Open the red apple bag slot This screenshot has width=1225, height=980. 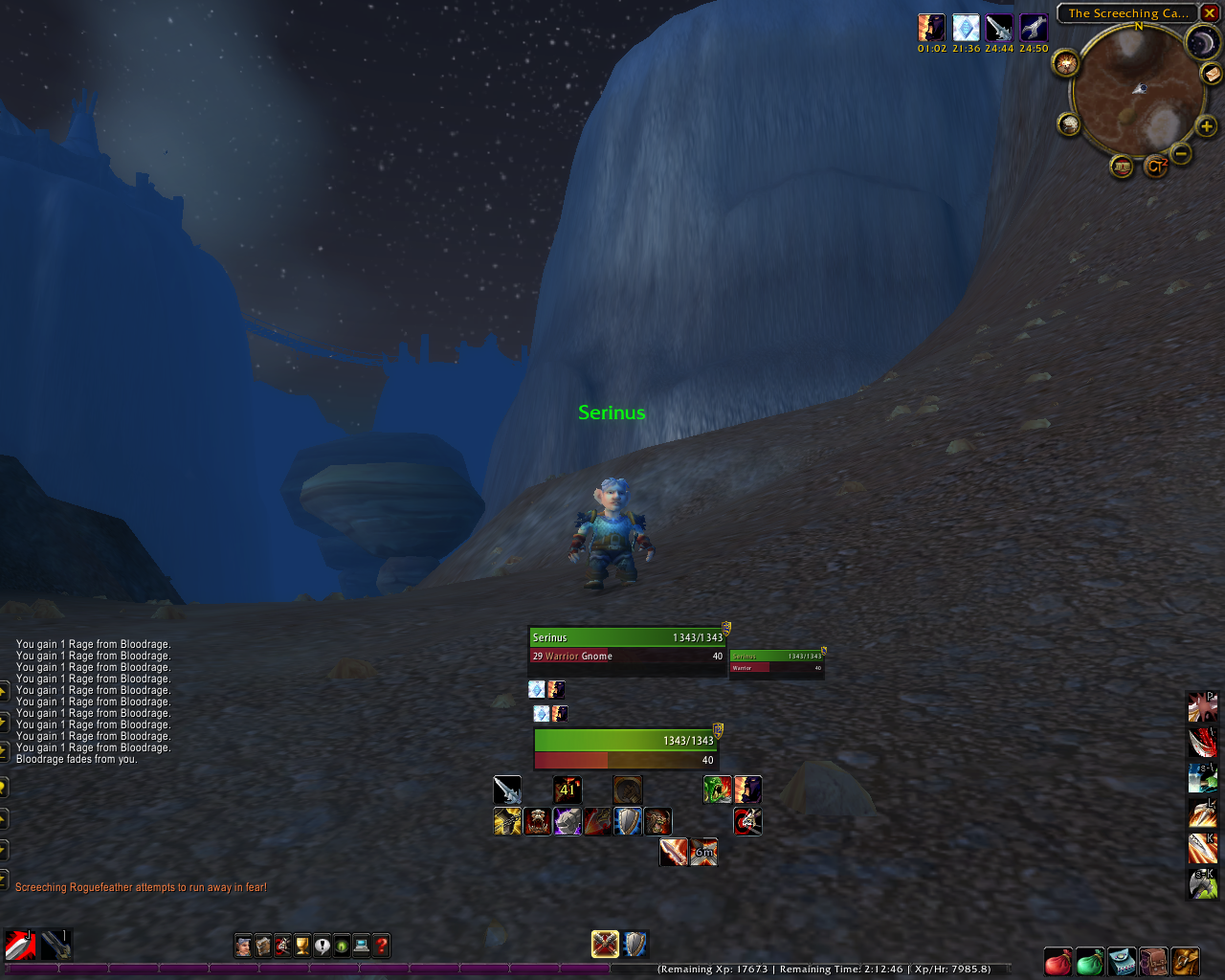tap(1058, 961)
